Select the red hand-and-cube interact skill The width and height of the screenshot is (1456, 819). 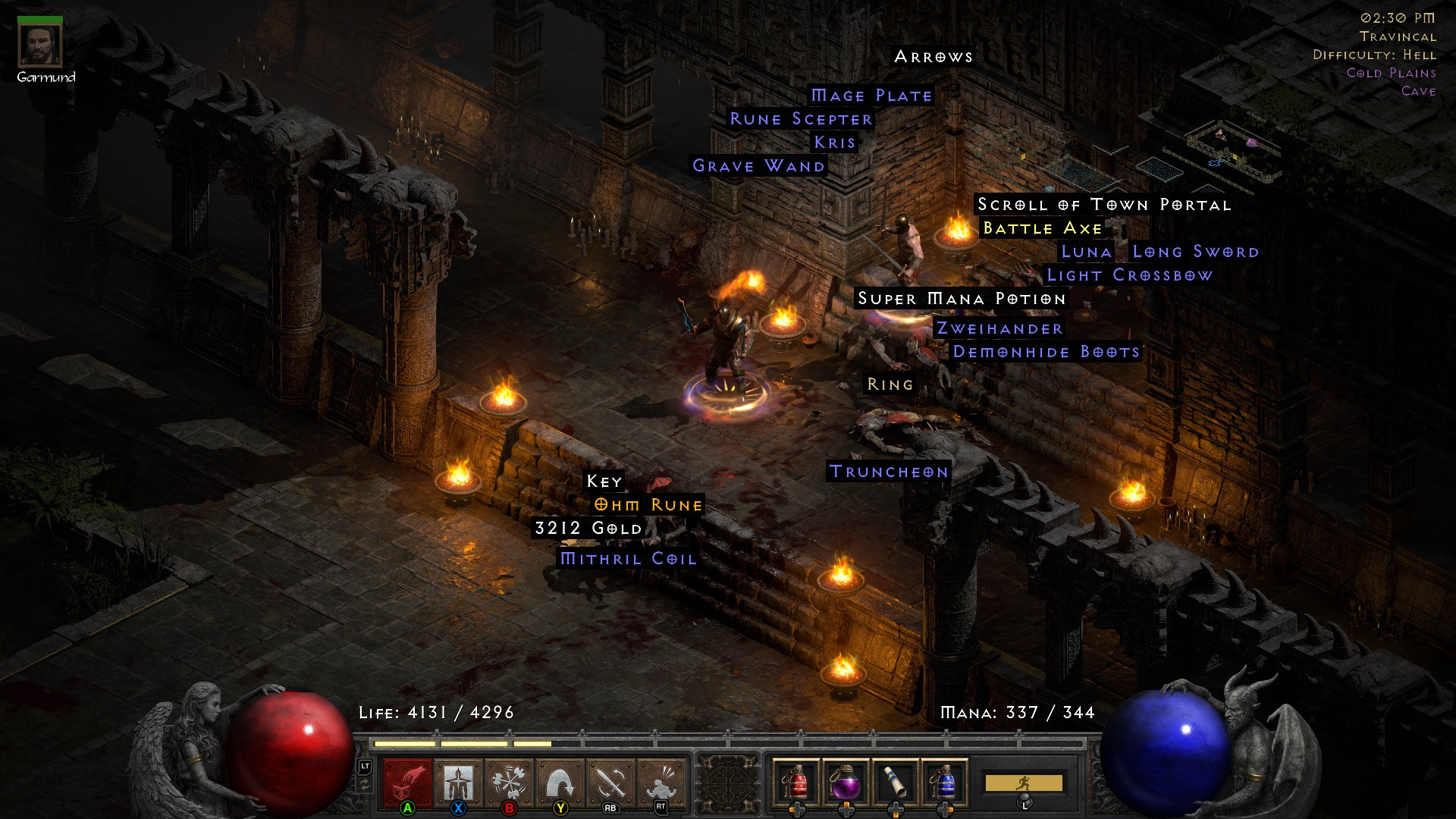[x=408, y=782]
